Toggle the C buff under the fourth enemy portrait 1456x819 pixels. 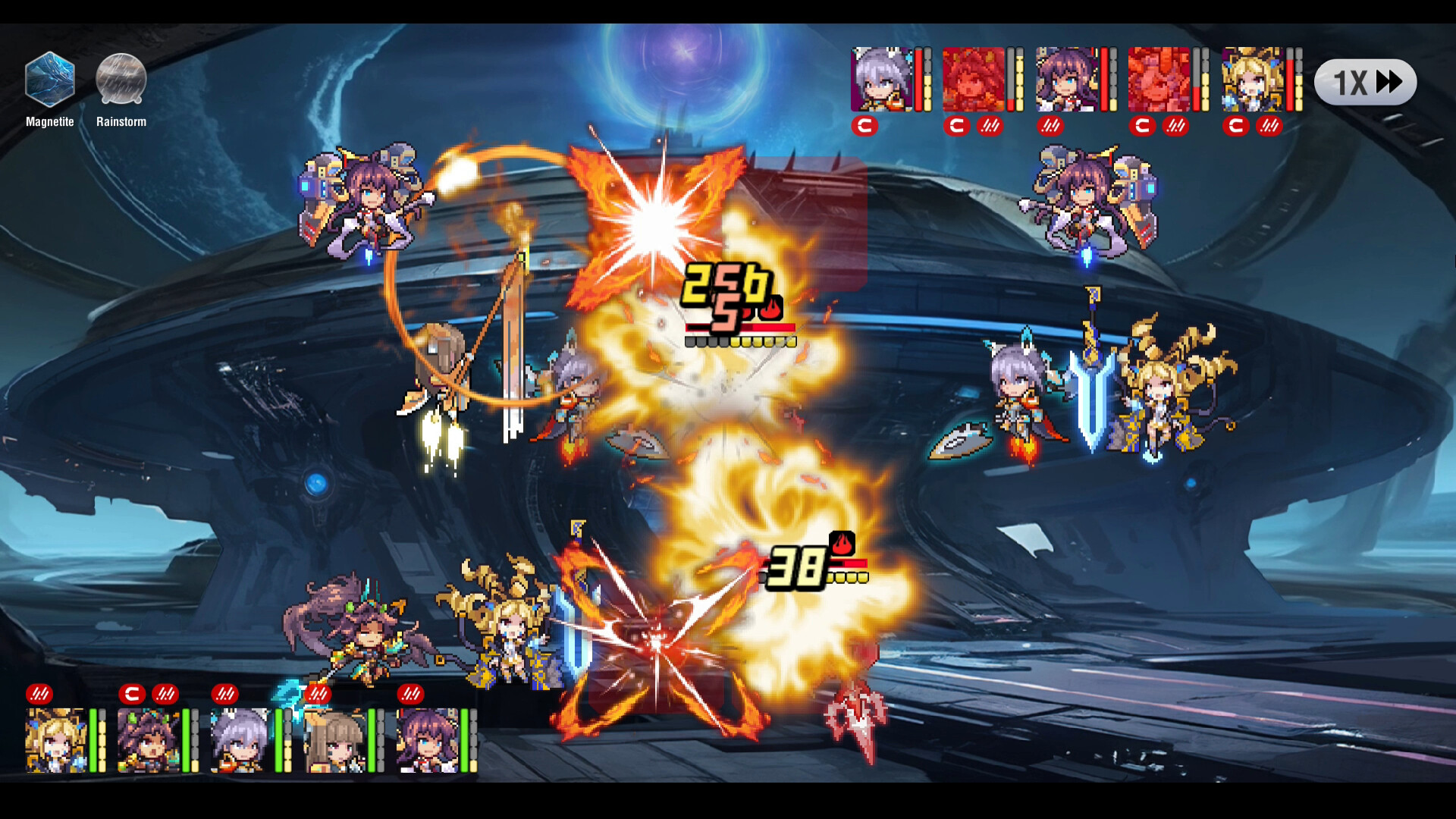(x=1142, y=127)
